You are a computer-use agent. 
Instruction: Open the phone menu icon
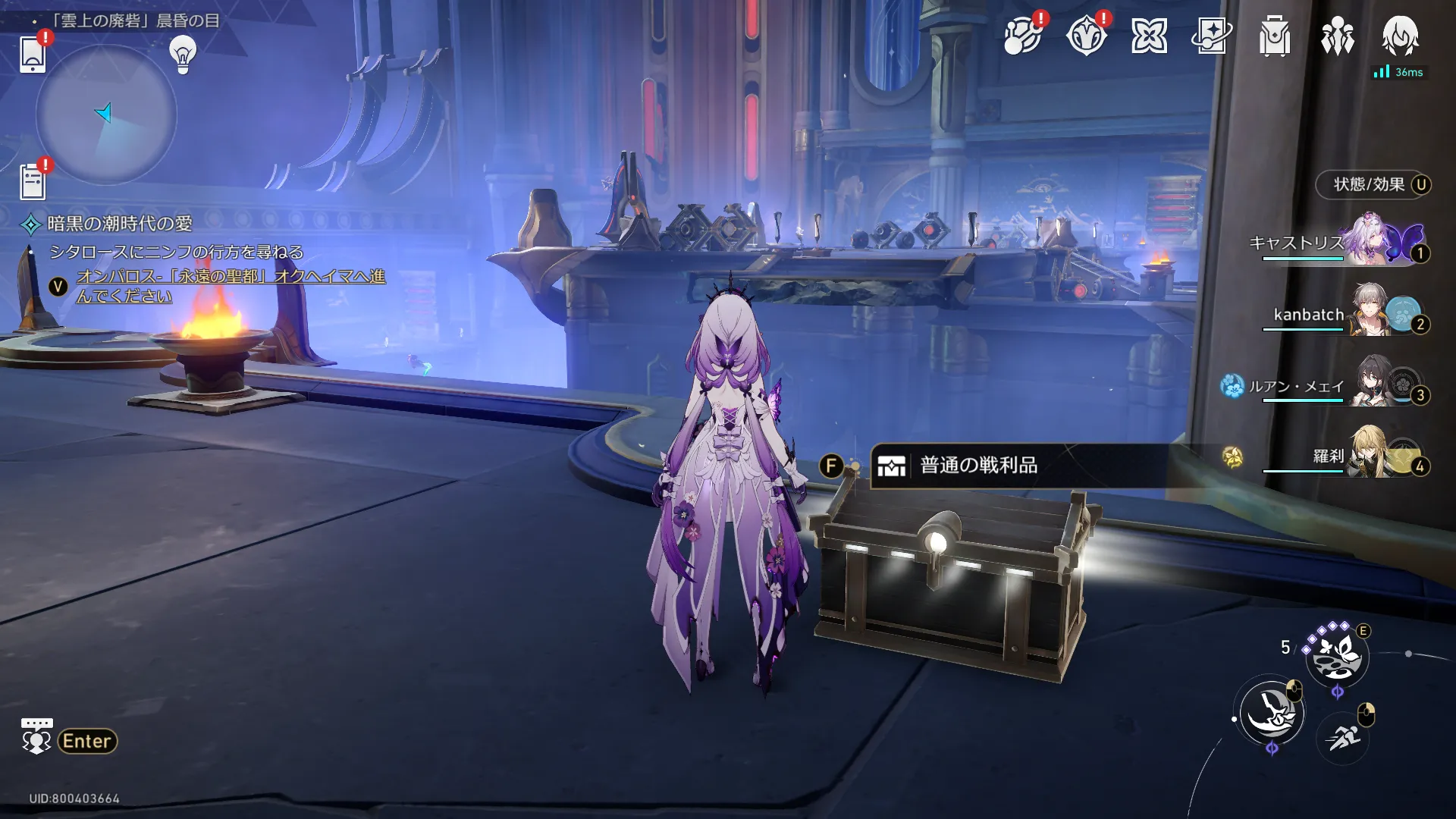(33, 53)
